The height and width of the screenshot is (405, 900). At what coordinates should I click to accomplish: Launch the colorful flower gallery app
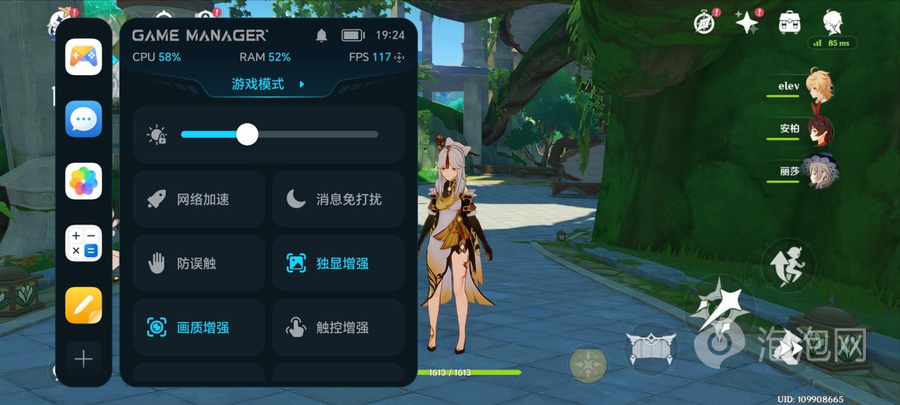click(84, 182)
